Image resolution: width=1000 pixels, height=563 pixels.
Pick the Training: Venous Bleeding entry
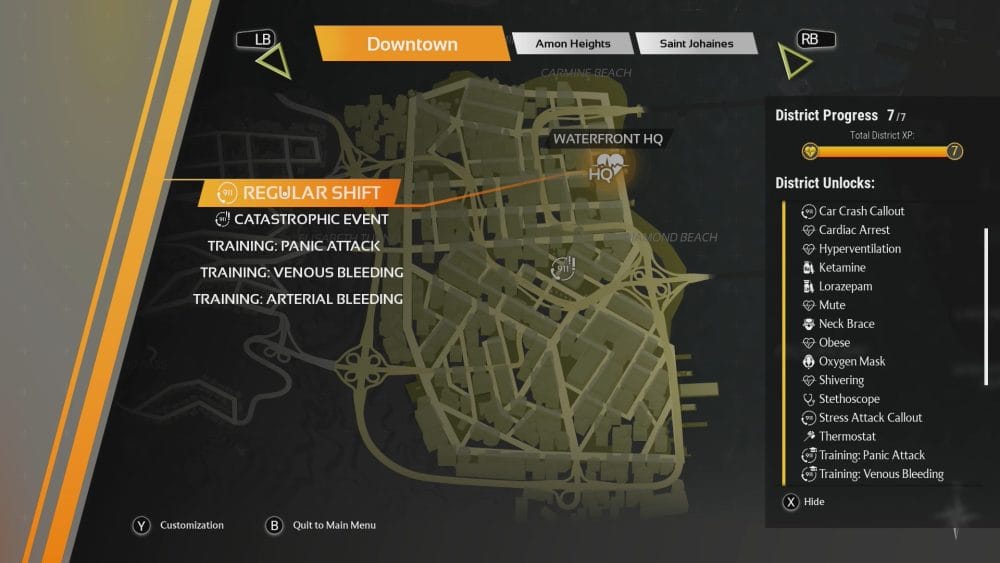[x=301, y=272]
